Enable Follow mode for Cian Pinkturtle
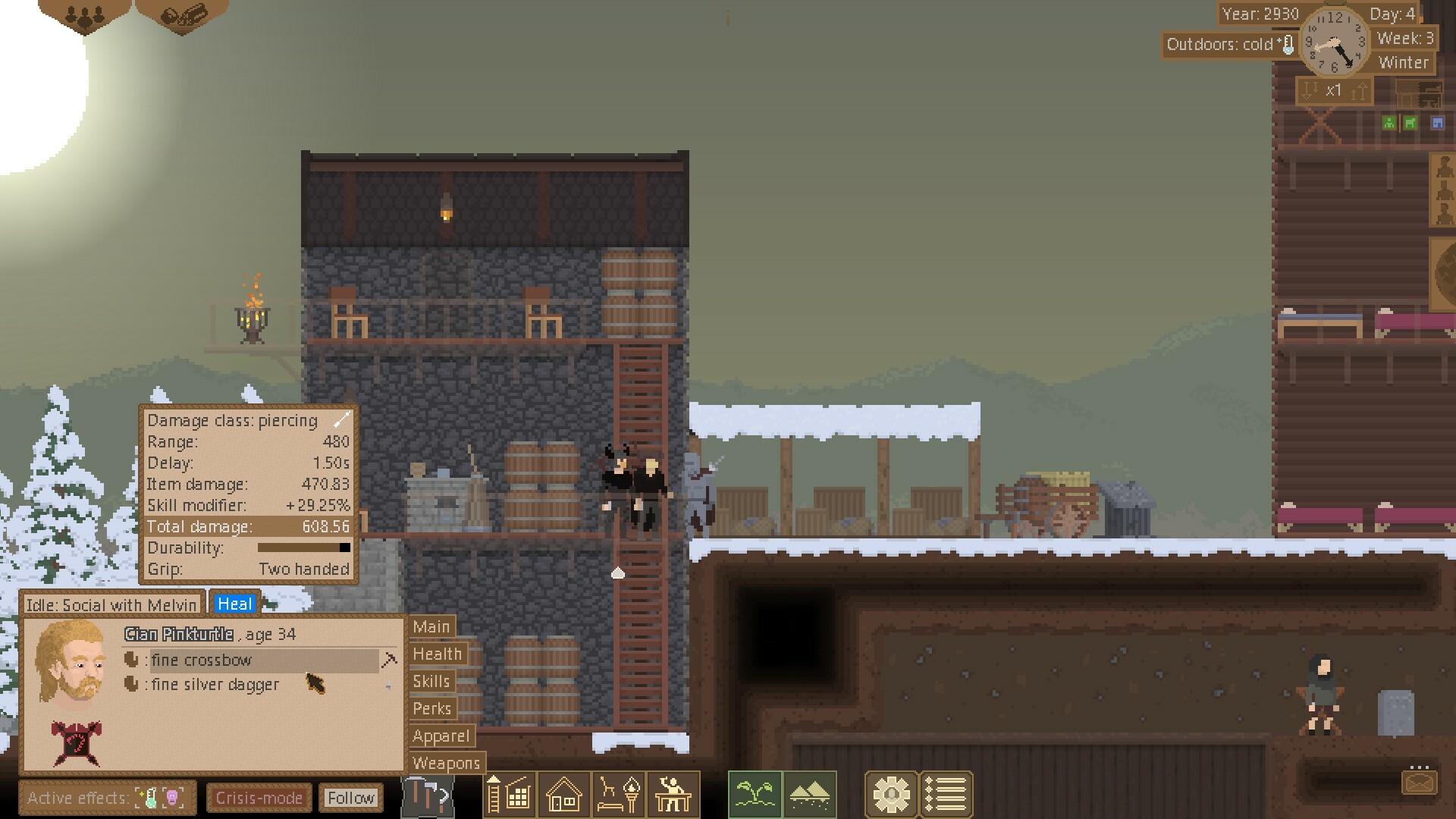 pos(351,798)
